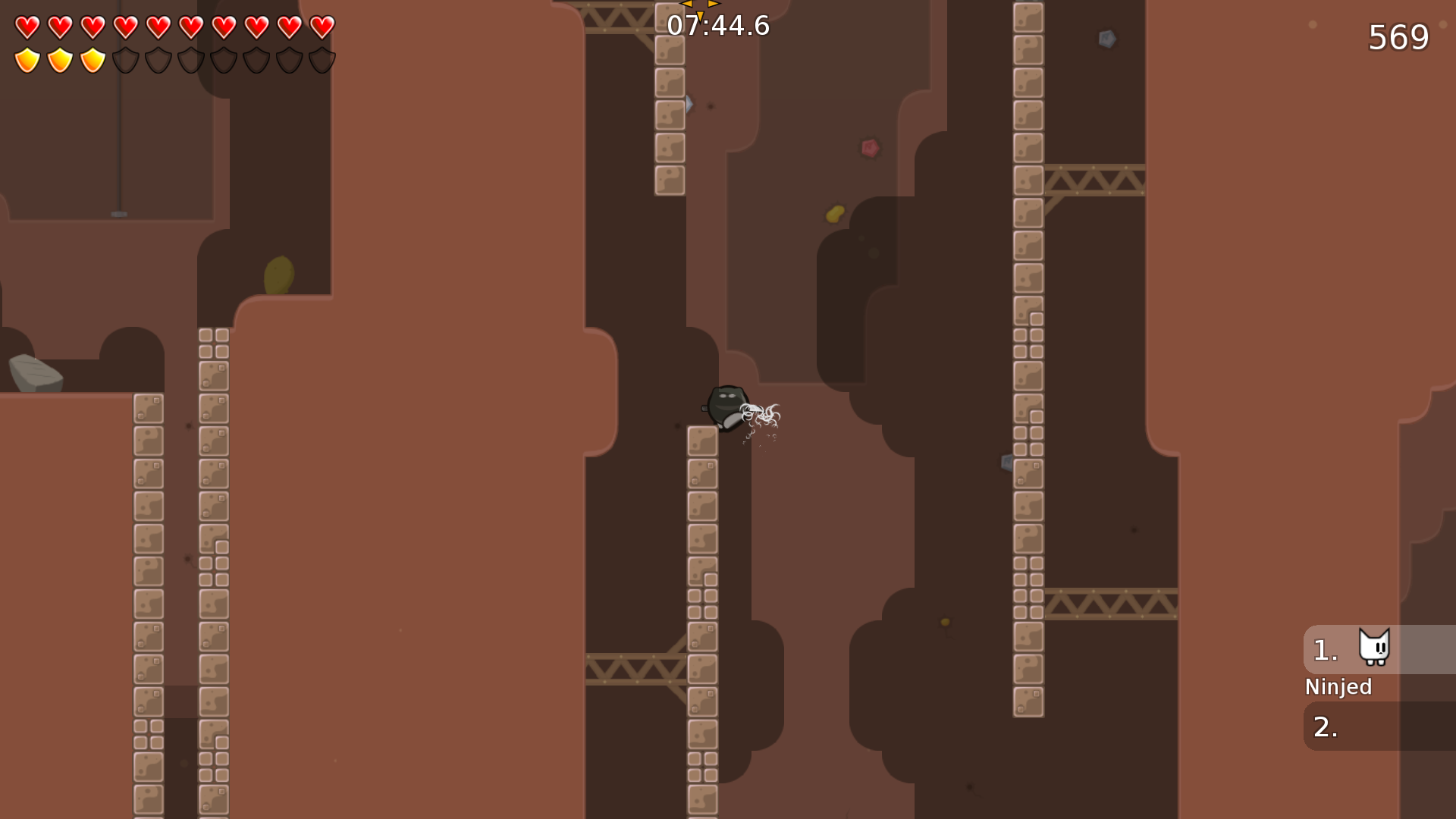Click the first red heart in the health bar
The image size is (1456, 819).
point(27,25)
